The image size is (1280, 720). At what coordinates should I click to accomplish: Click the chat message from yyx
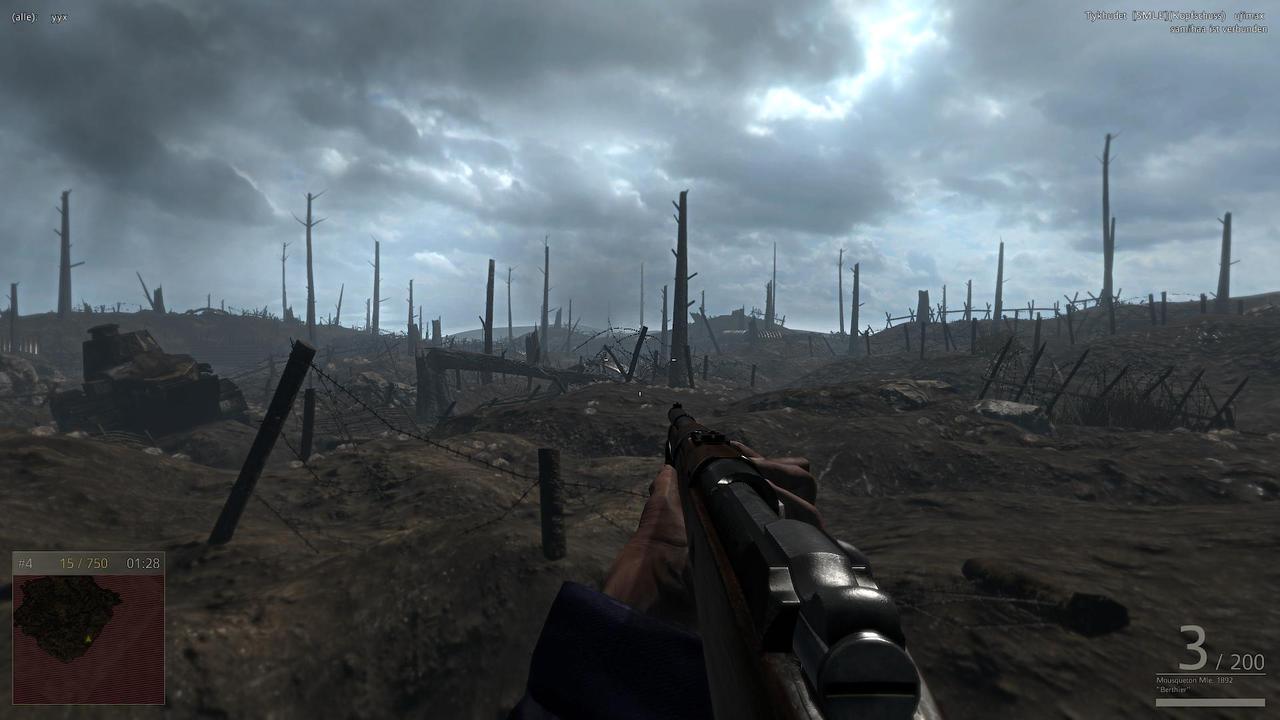point(57,16)
